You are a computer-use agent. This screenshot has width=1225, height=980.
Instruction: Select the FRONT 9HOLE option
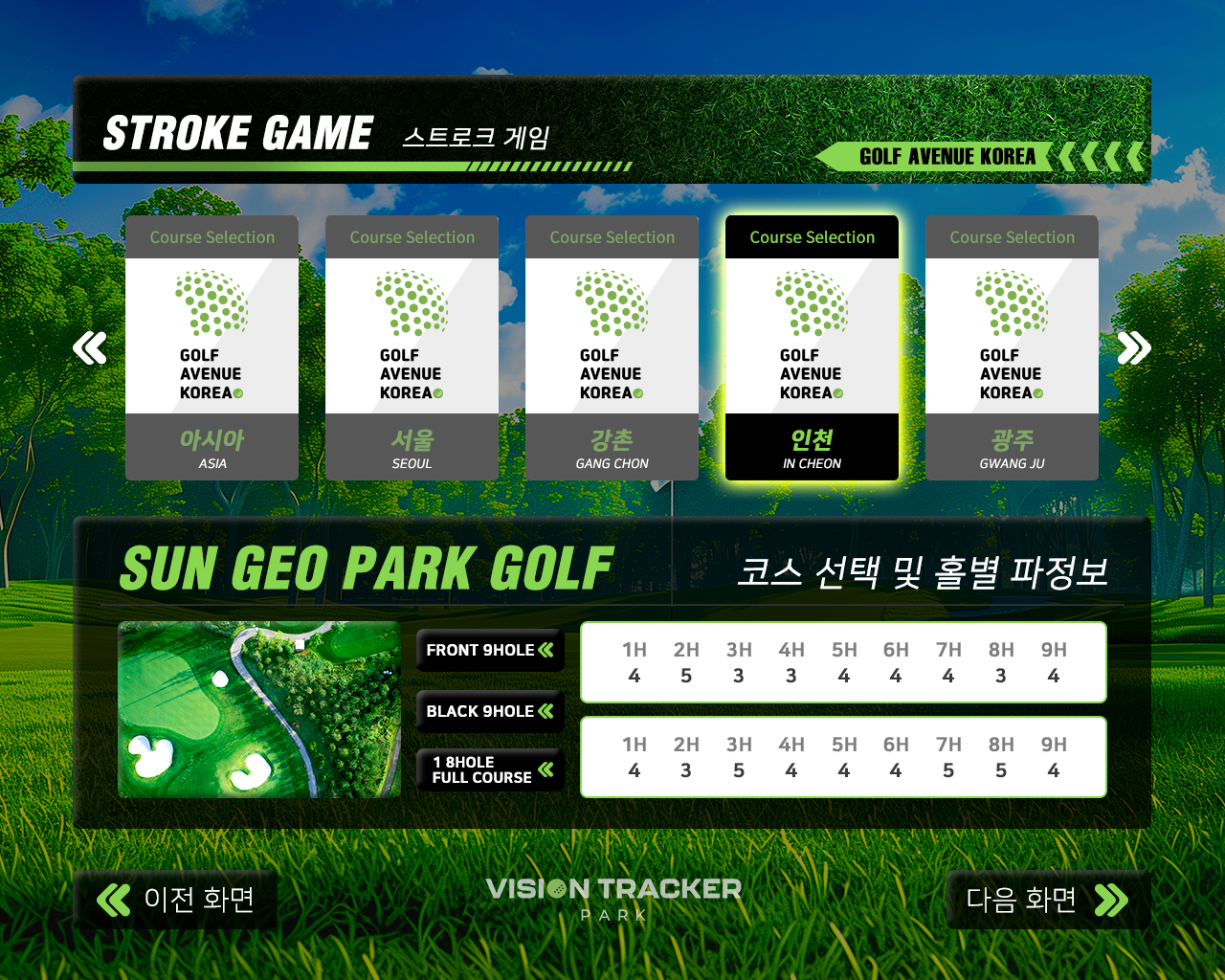[x=490, y=651]
